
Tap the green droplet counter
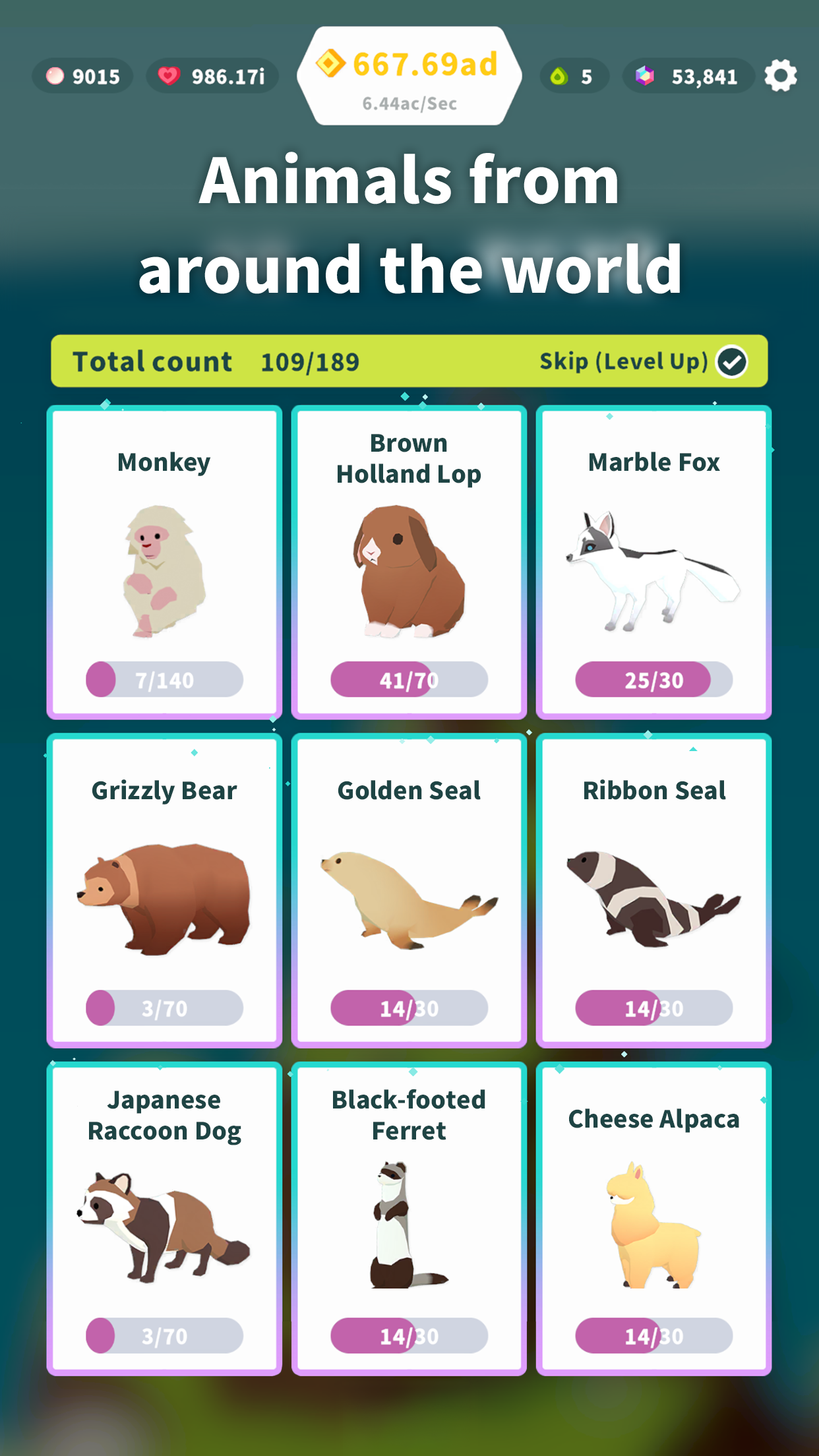click(574, 76)
